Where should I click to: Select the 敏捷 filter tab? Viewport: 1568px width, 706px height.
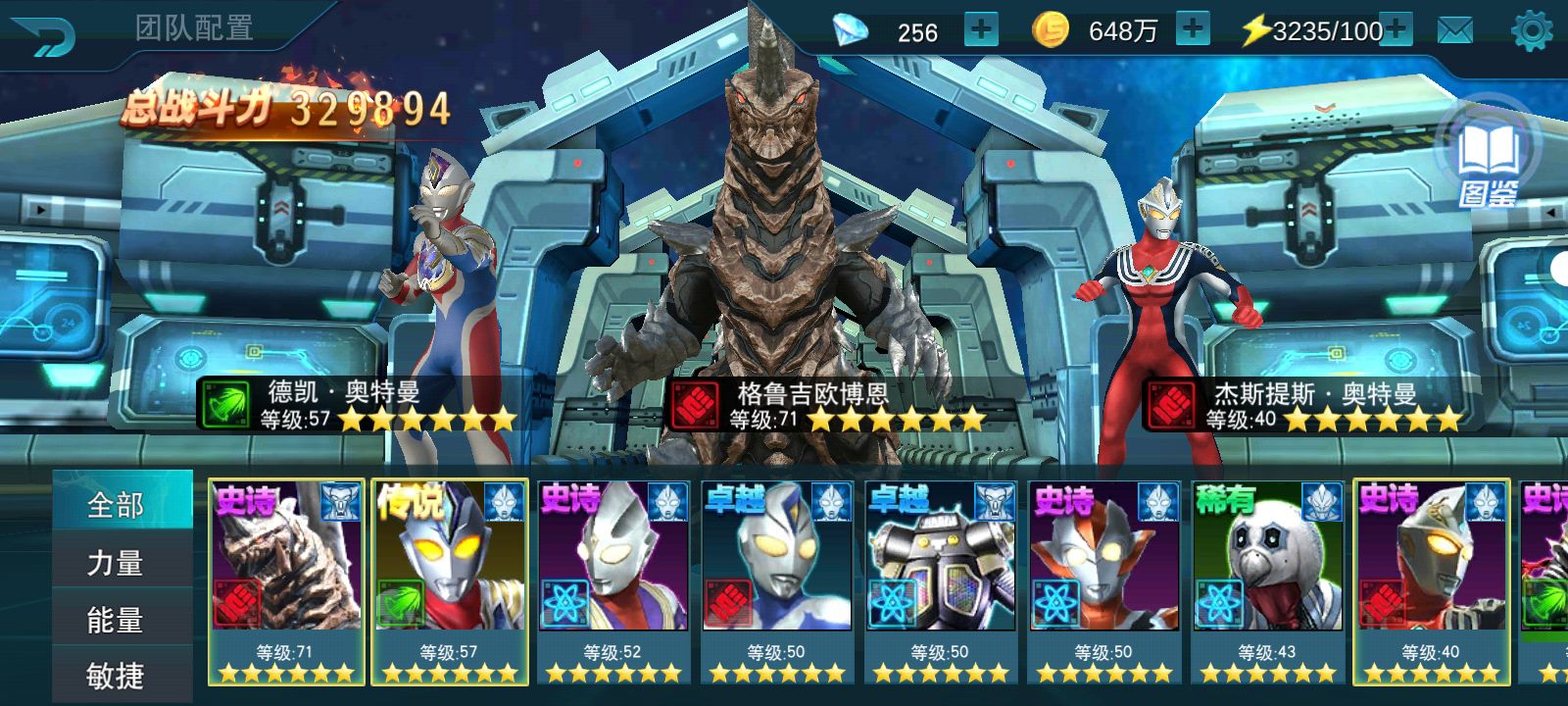(x=117, y=675)
